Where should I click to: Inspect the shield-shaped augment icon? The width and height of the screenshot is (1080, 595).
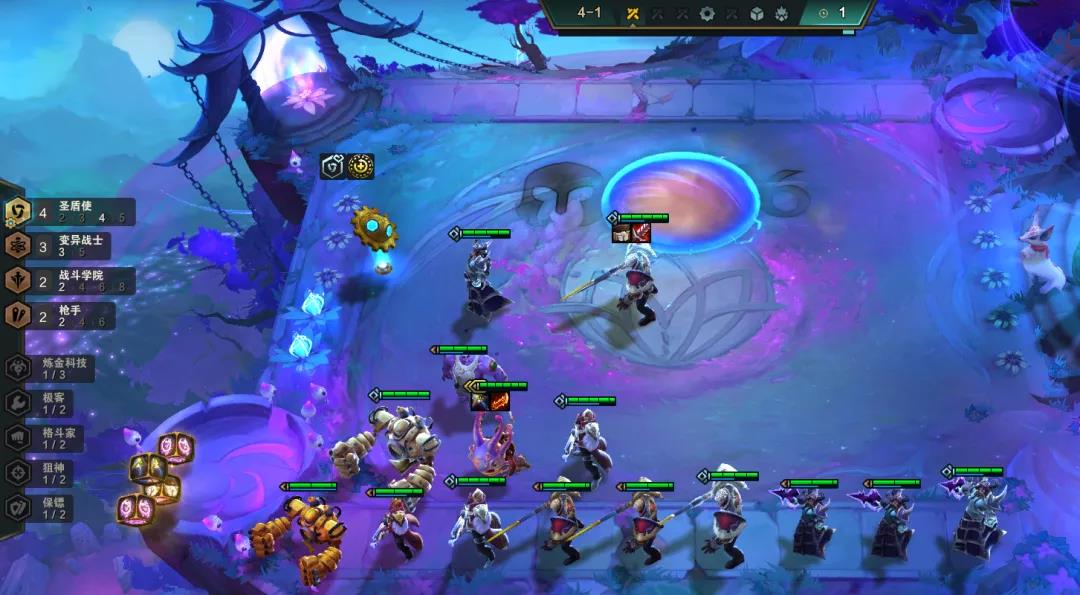coord(333,167)
